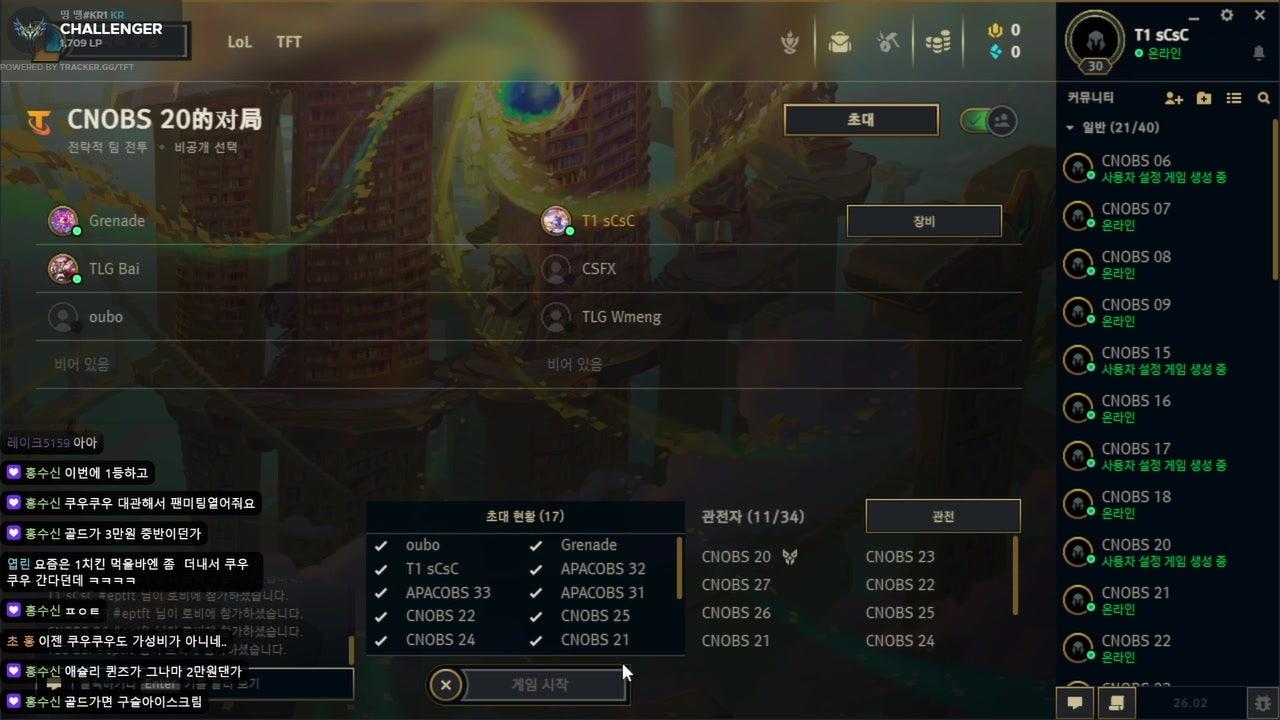
Task: Switch to the TFT tab
Action: point(289,42)
